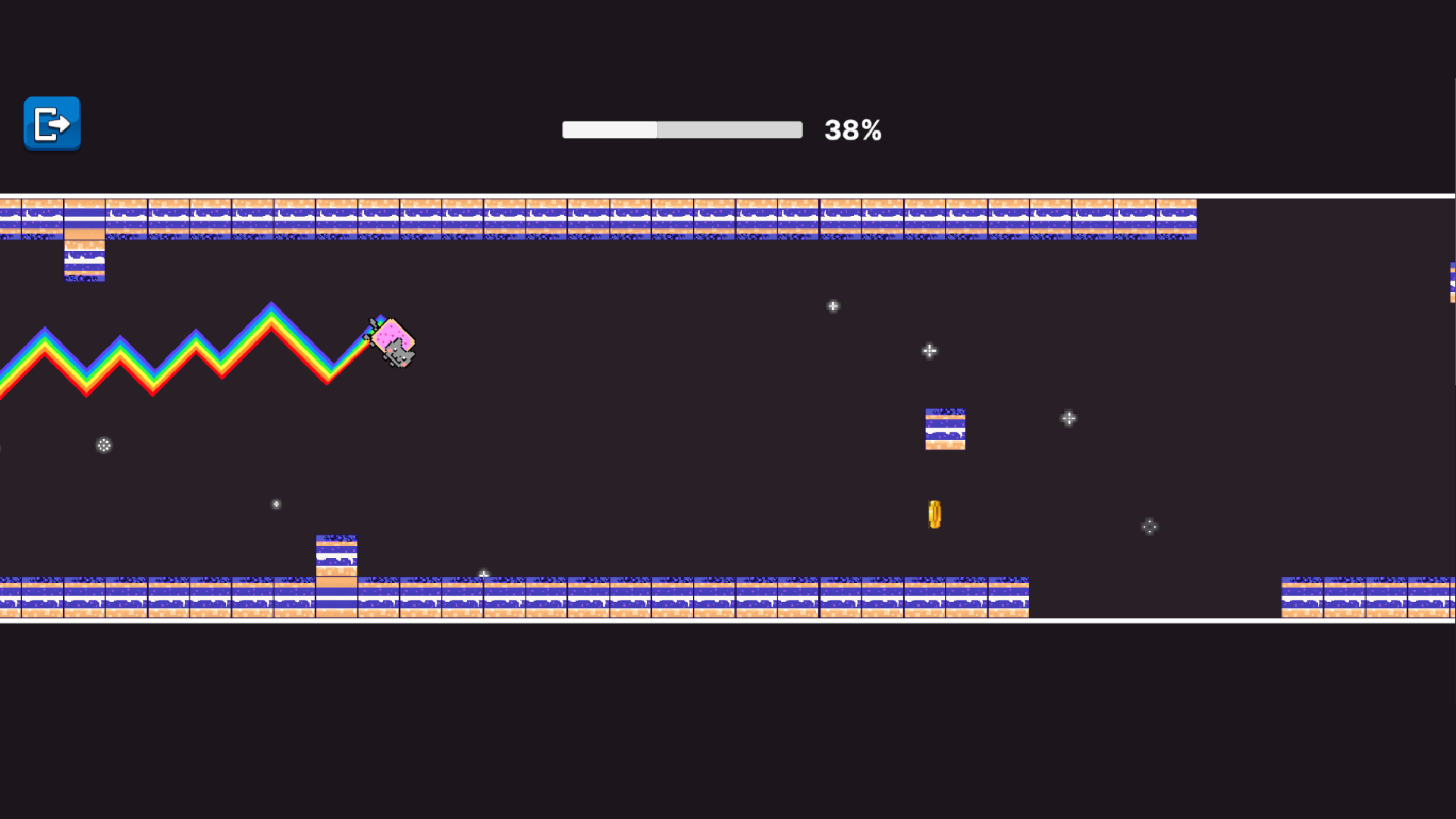Click the sparkle star above the ground platform
Viewport: 1456px width, 819px height.
pyautogui.click(x=483, y=574)
